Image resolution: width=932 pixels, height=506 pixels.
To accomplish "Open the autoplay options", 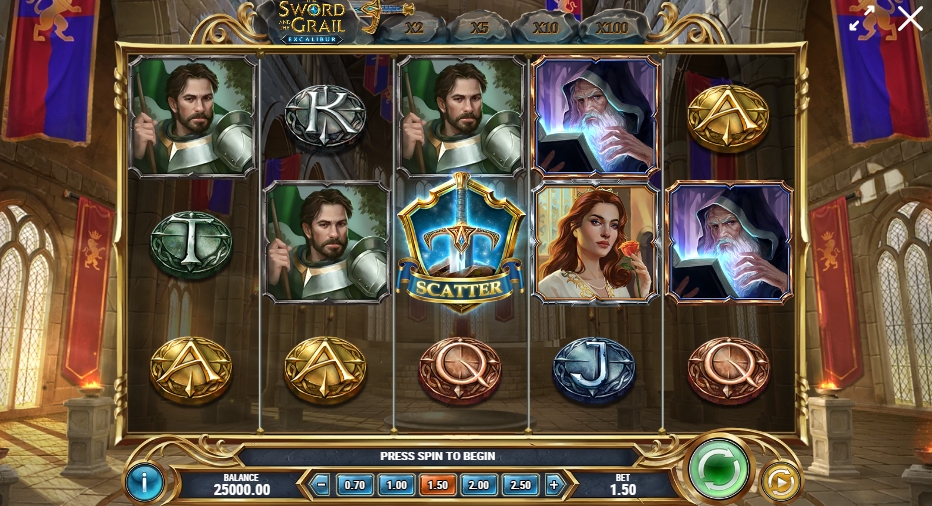I will pos(780,483).
